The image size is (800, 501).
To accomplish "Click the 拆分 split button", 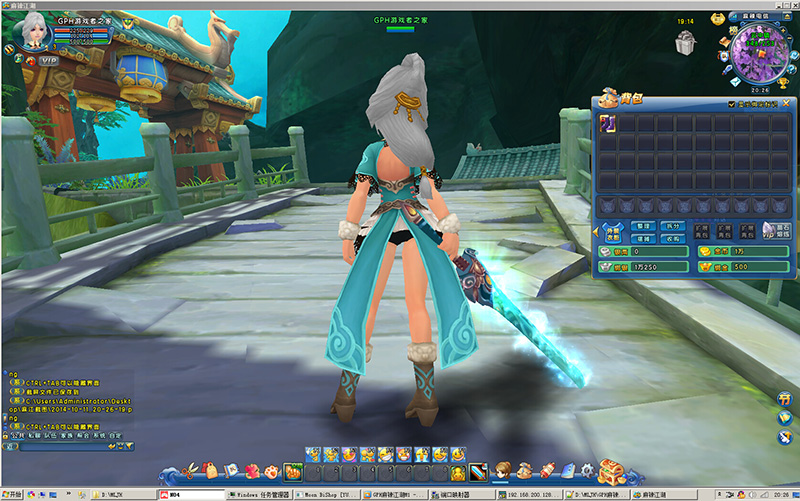I will [673, 227].
